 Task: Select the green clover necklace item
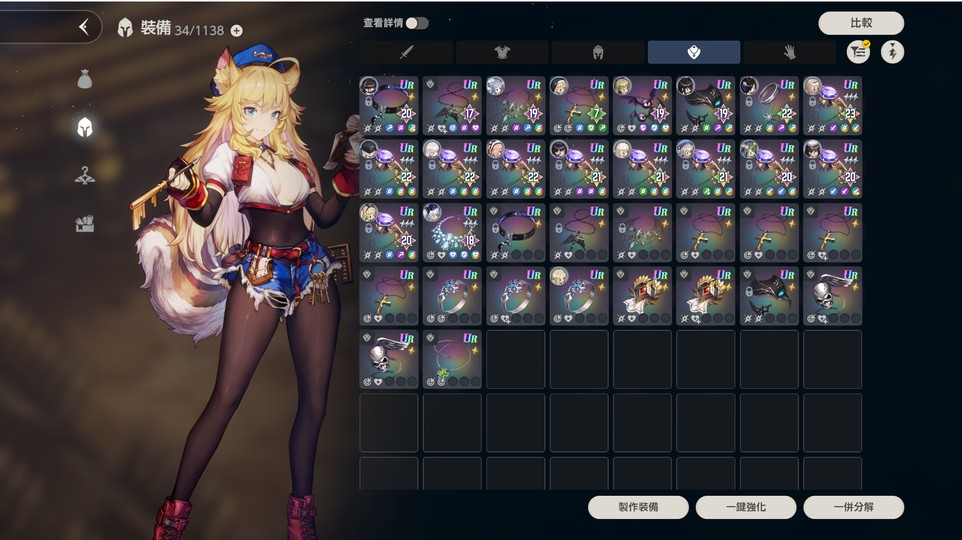pos(452,359)
